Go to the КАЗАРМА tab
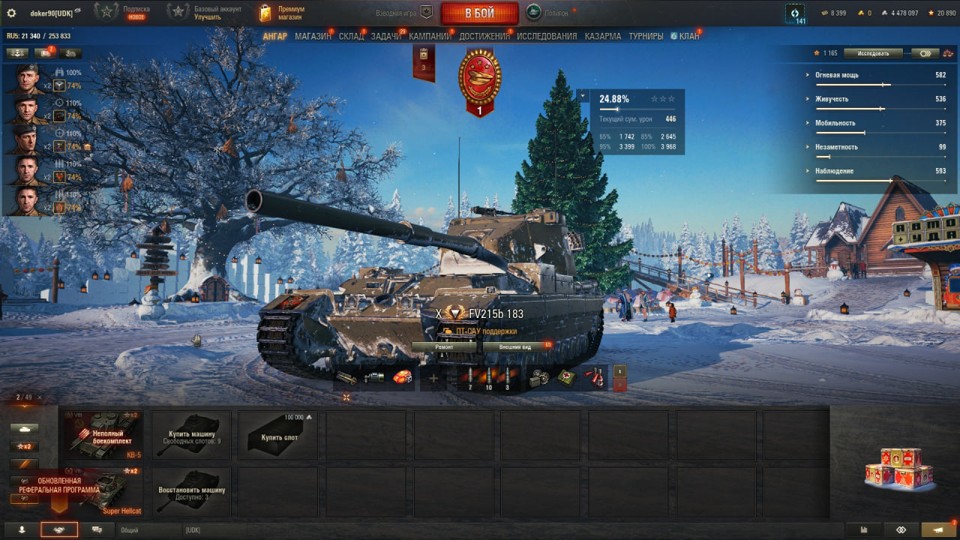The width and height of the screenshot is (960, 540). point(602,36)
